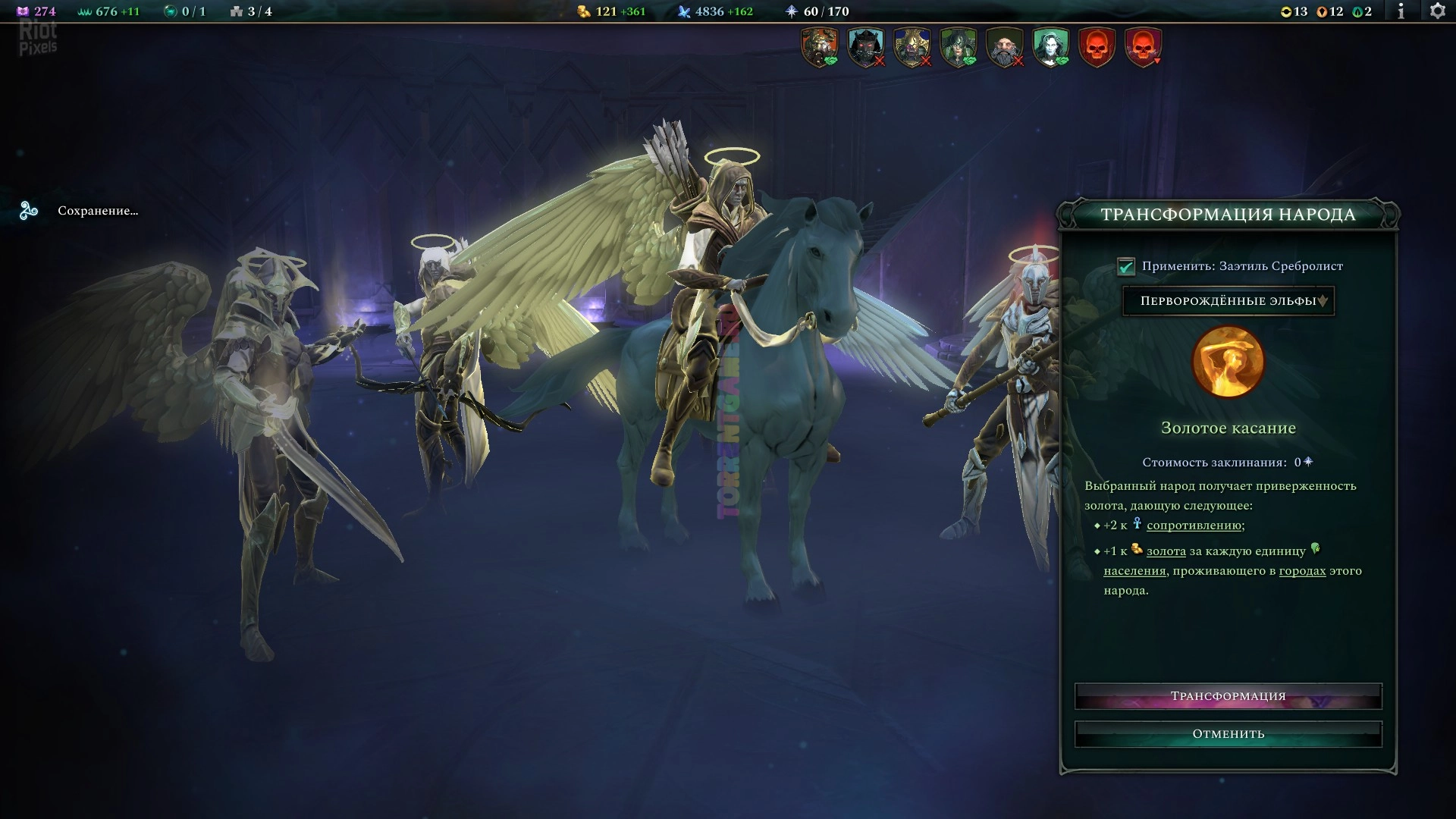Click the Золотое касание spell icon
1456x819 pixels.
[x=1228, y=362]
